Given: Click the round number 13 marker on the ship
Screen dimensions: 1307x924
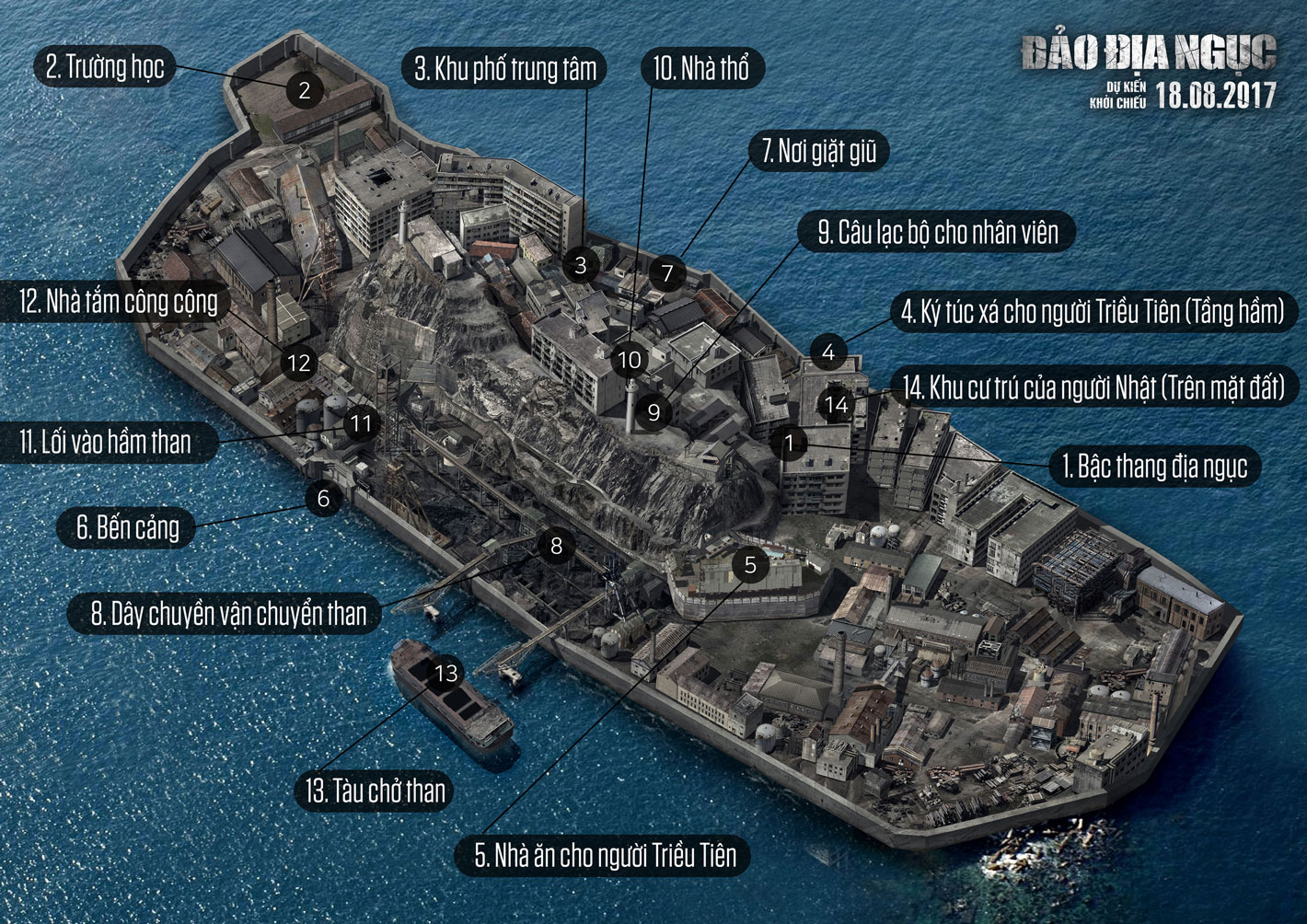Looking at the screenshot, I should pos(446,674).
